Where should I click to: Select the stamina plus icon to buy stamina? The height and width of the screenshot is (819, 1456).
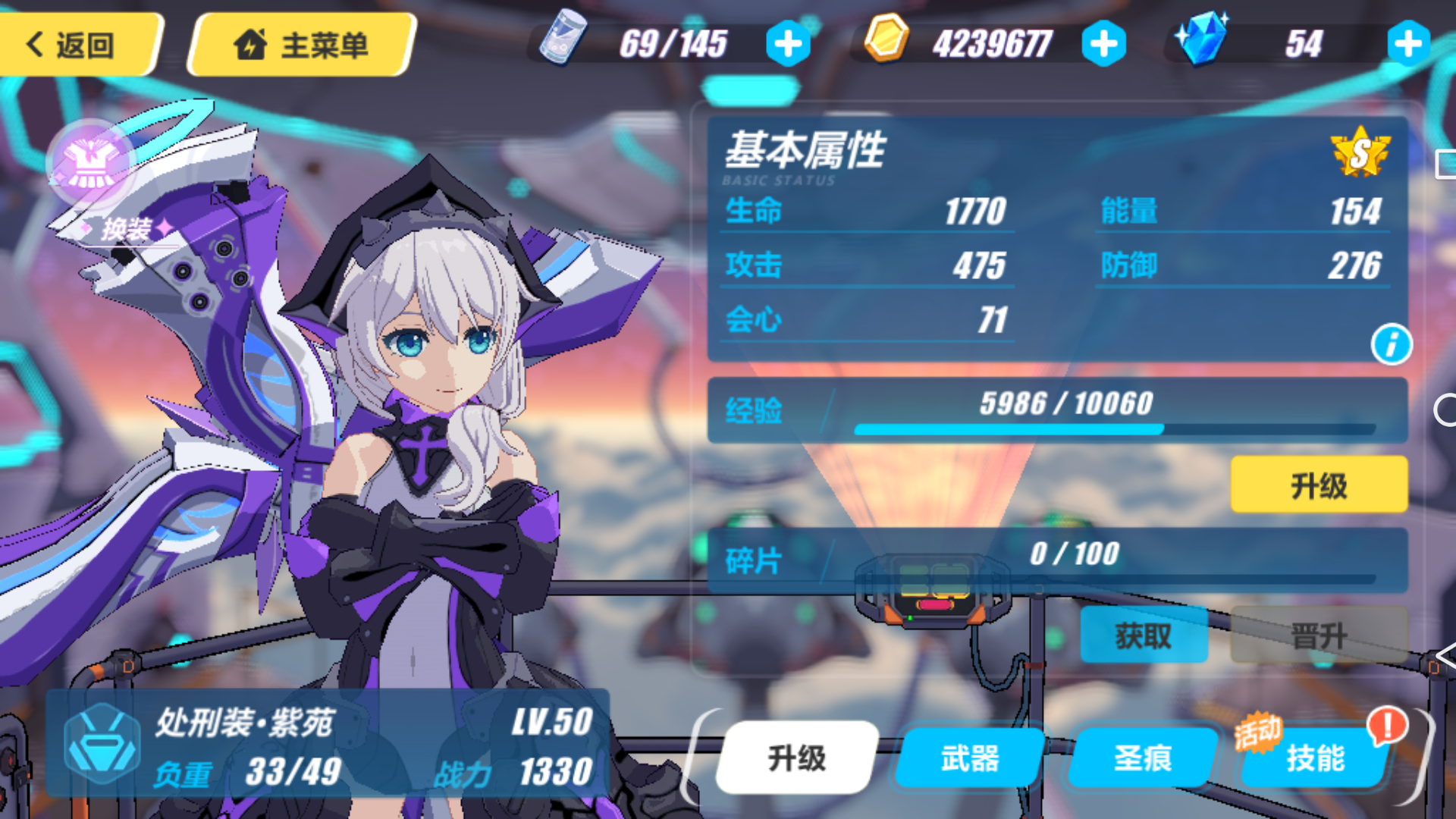coord(787,43)
